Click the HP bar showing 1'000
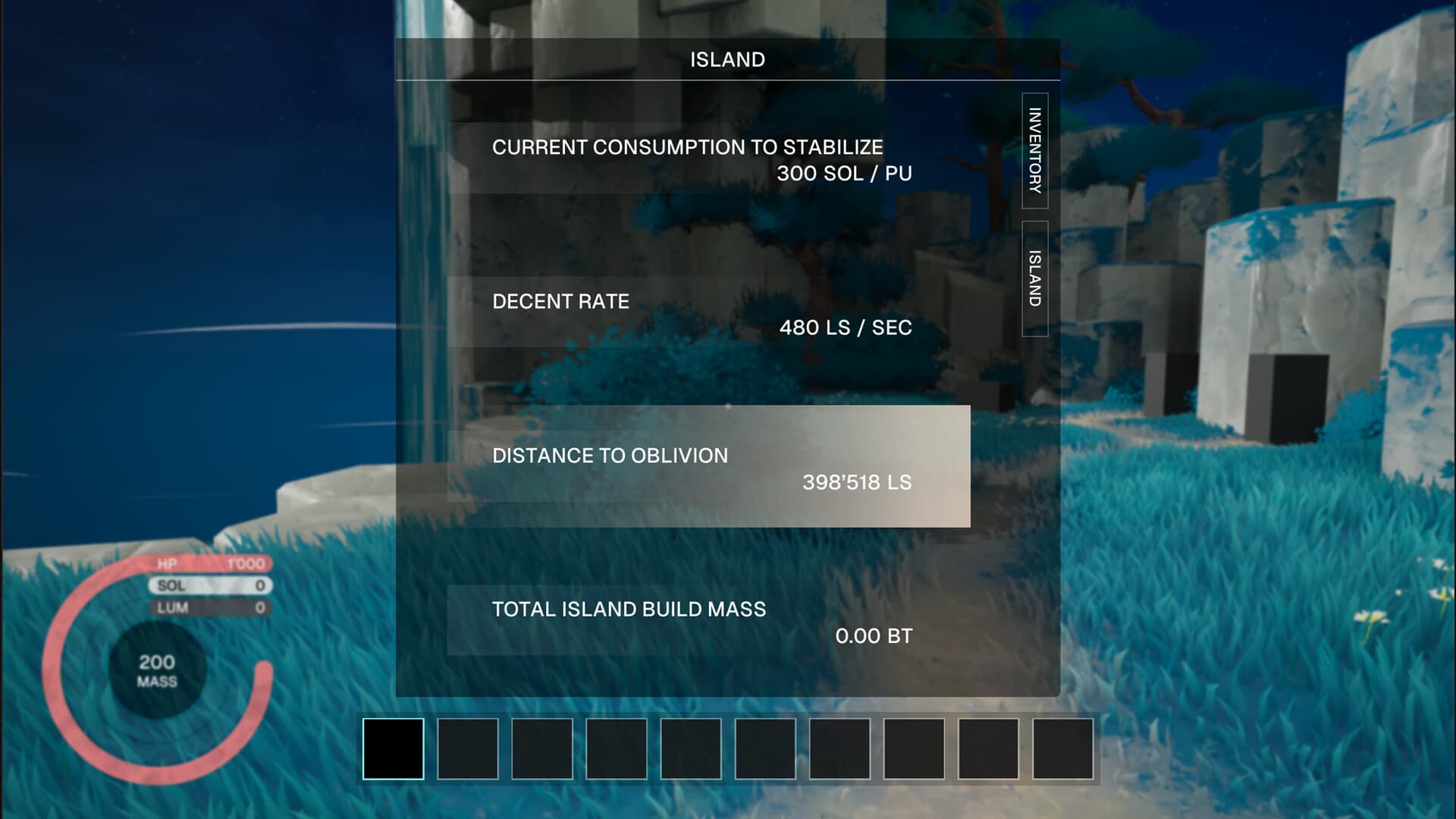Screen dimensions: 1456x819 [209, 564]
